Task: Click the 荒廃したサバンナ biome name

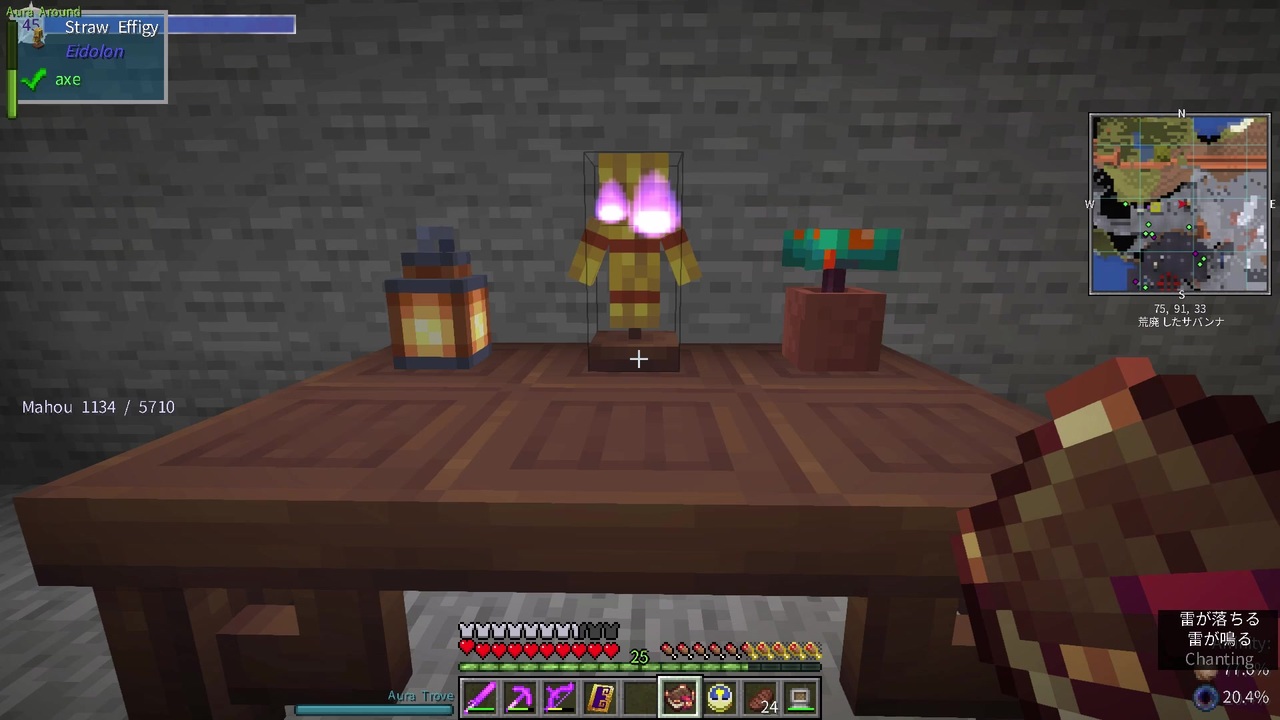Action: [1181, 321]
